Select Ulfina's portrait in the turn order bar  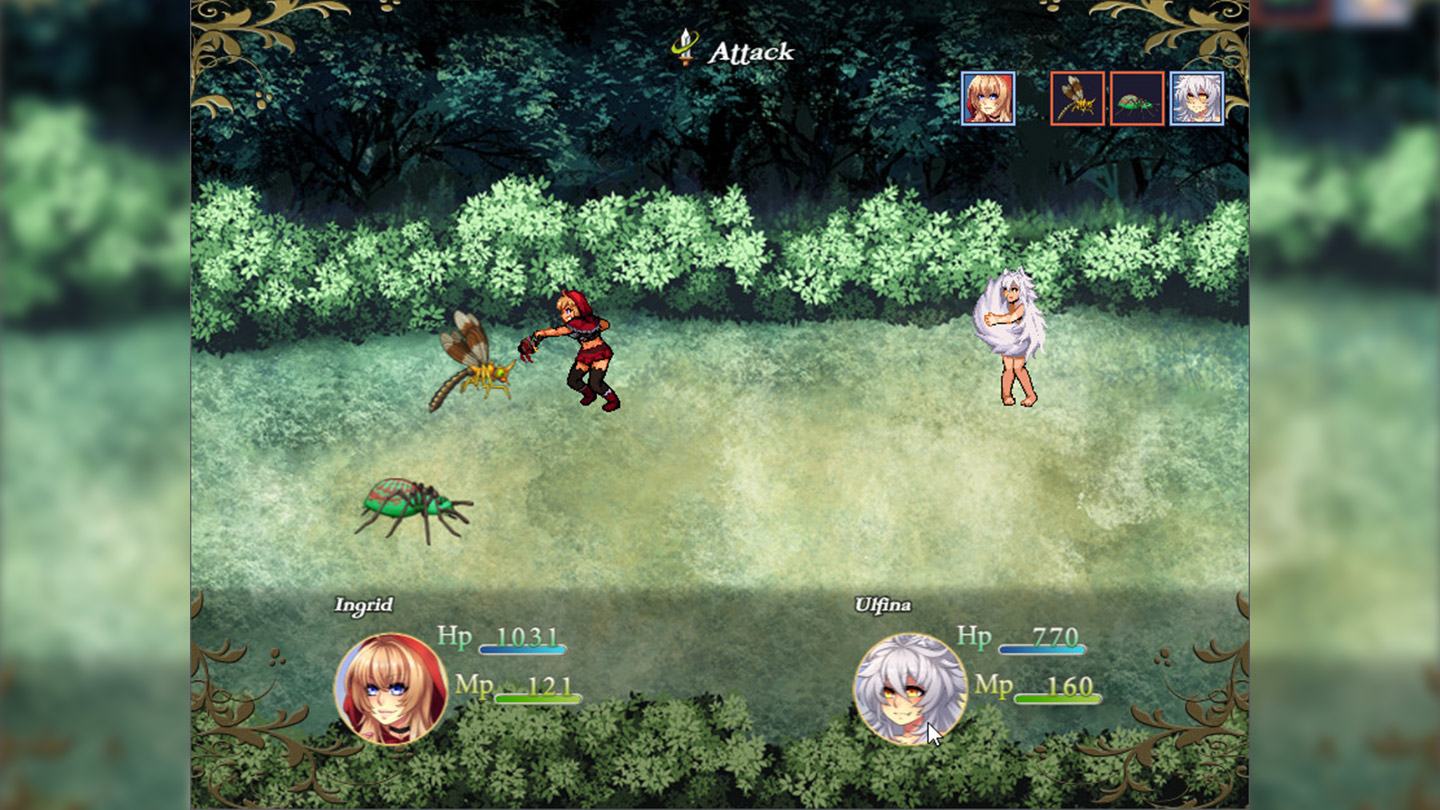pos(1196,100)
